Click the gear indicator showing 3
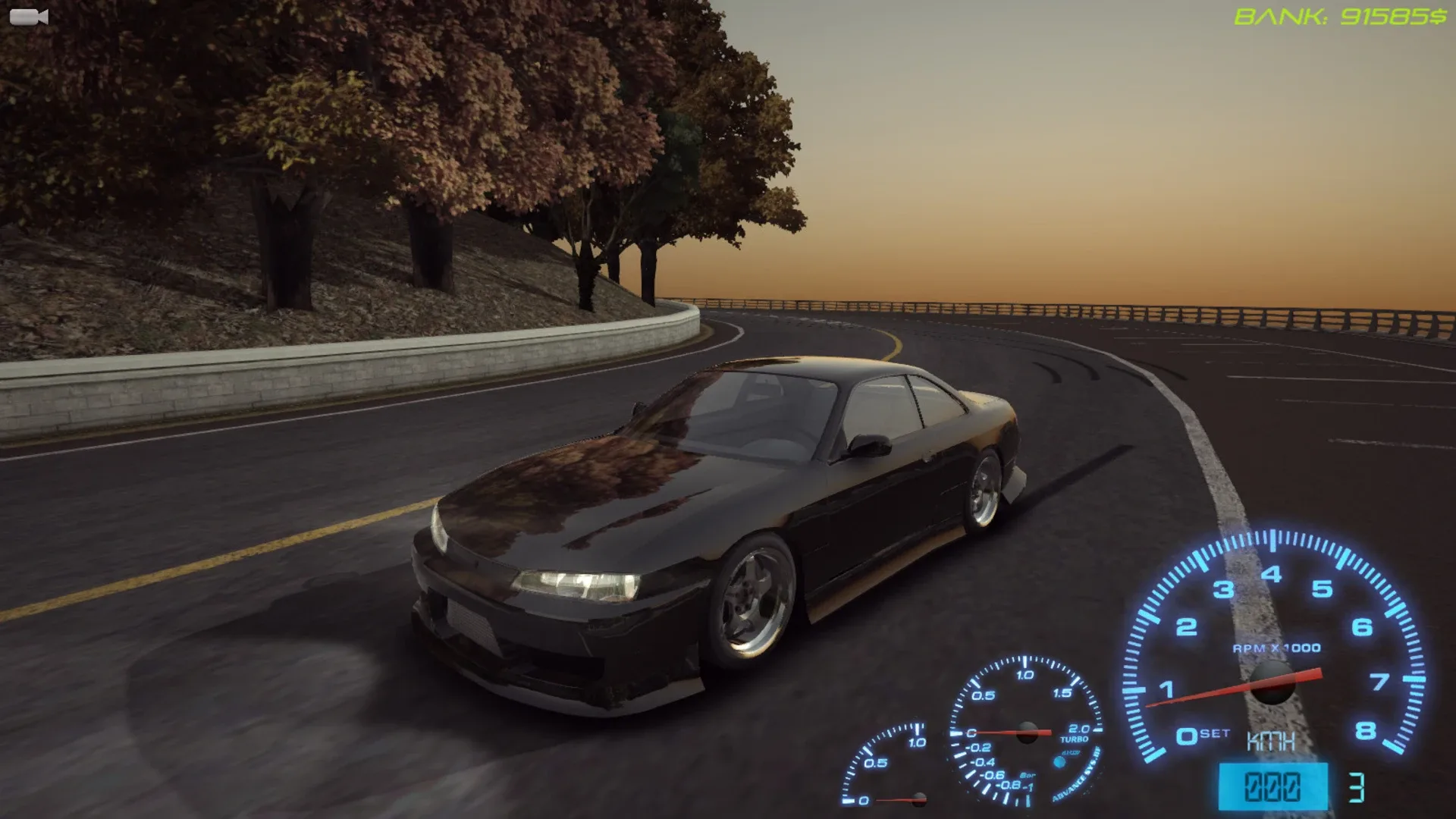 1357,786
